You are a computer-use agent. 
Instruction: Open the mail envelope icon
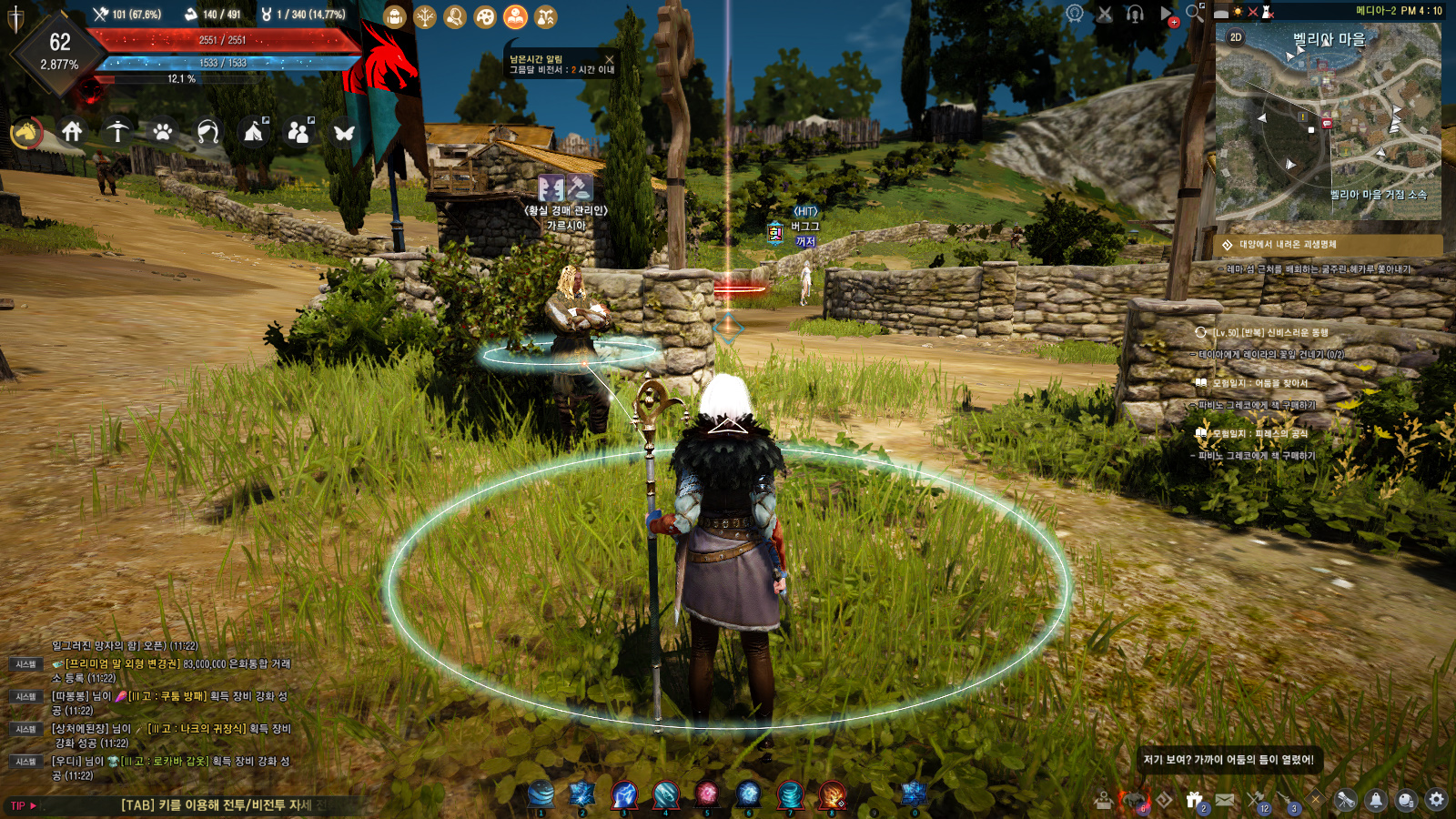point(1225,800)
